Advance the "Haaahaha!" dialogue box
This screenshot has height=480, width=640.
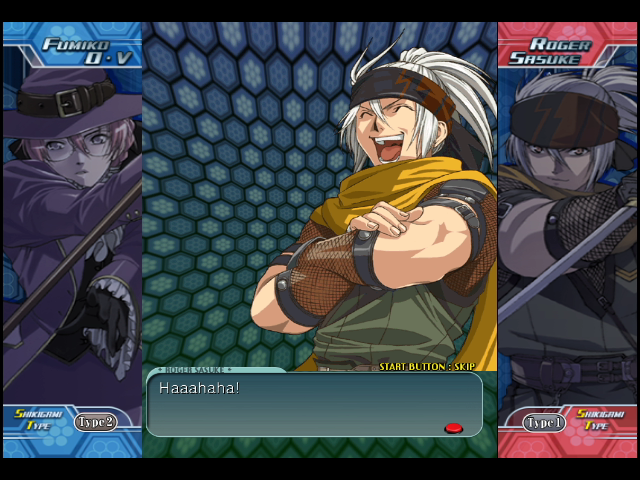pos(314,404)
